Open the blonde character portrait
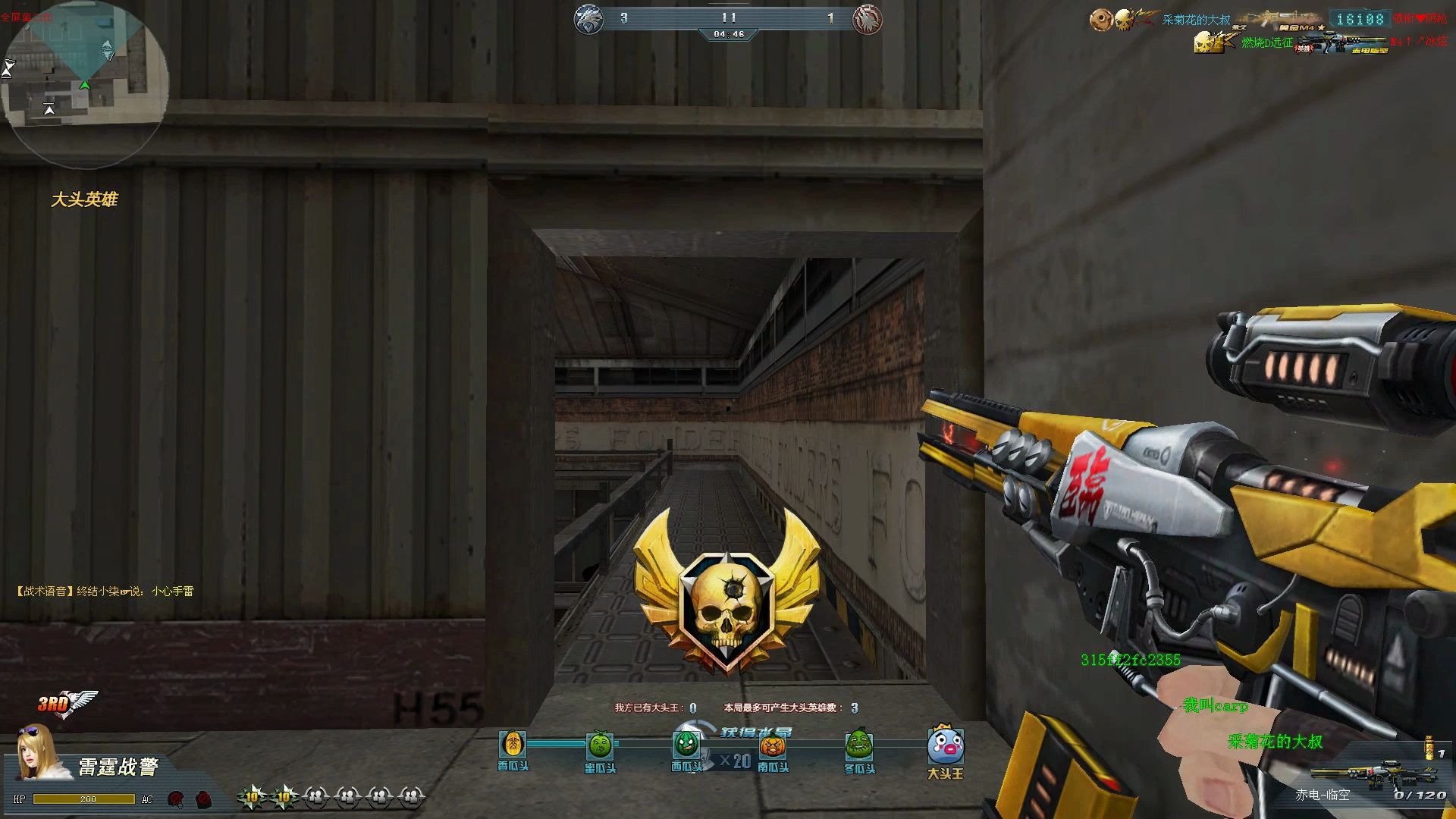This screenshot has width=1456, height=819. tap(36, 753)
